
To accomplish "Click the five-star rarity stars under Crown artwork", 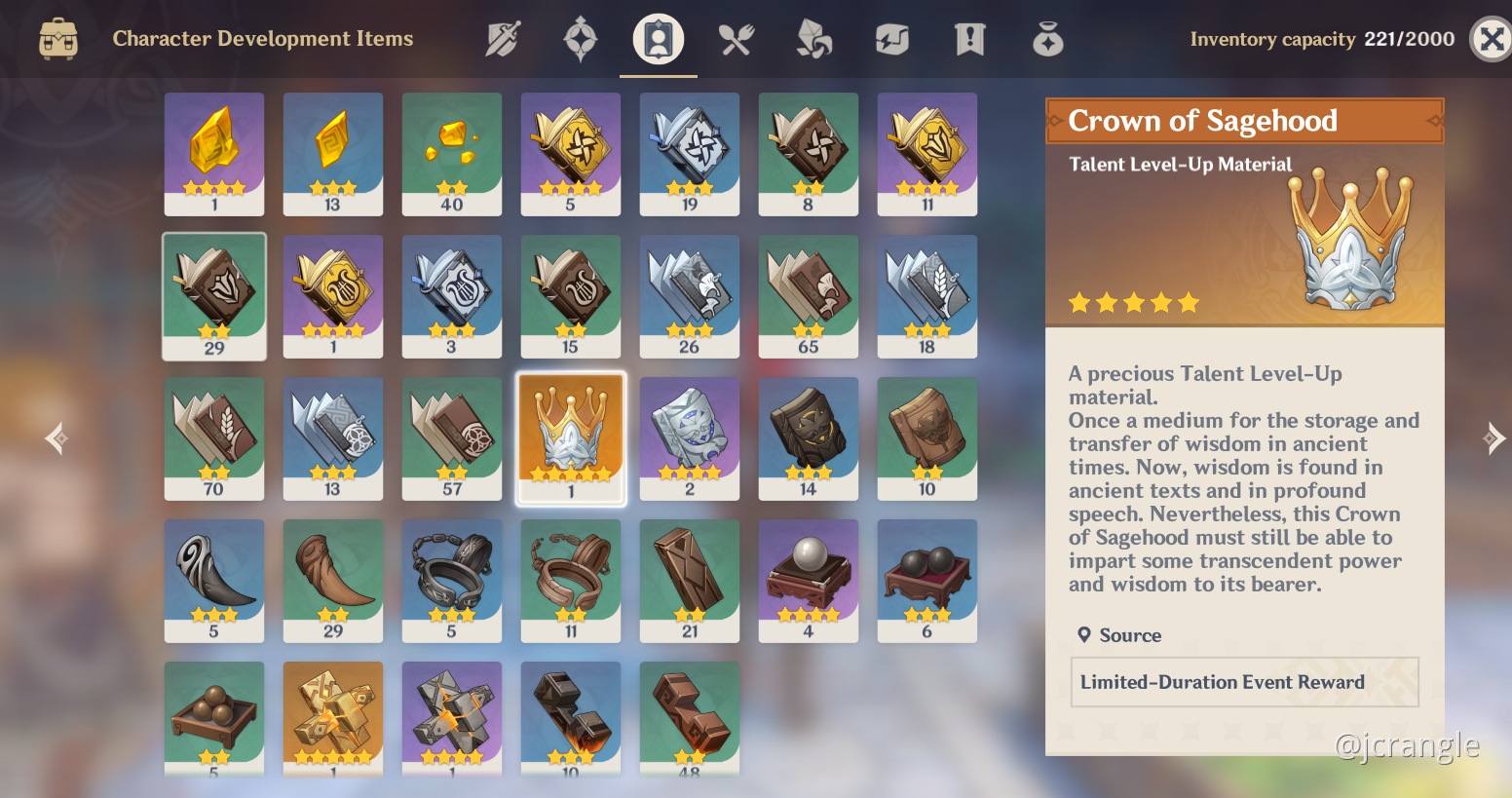I will click(1135, 303).
